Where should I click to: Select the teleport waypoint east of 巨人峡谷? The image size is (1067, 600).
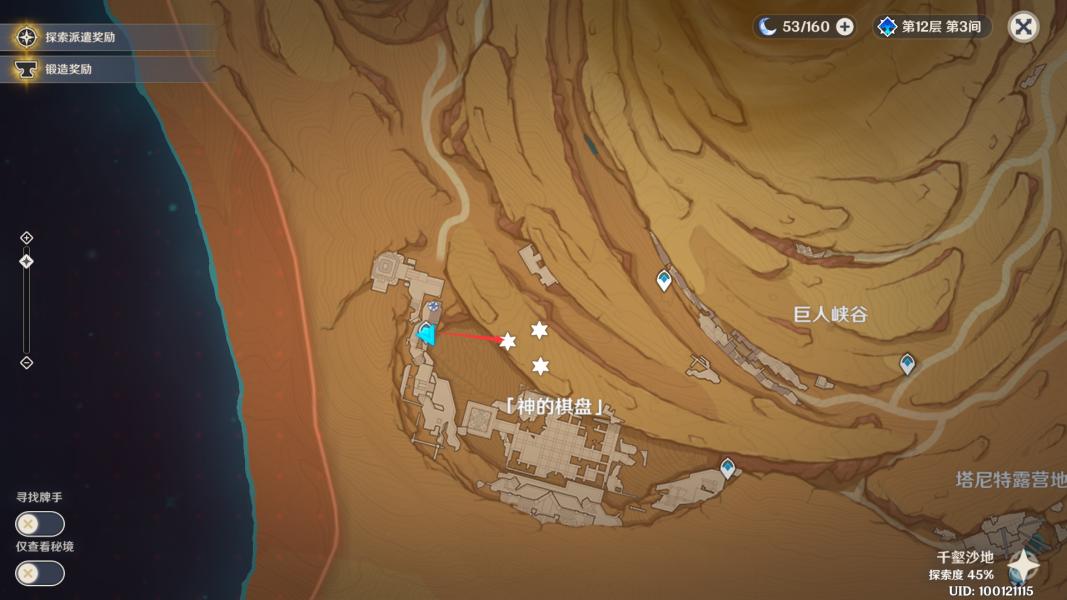point(907,363)
